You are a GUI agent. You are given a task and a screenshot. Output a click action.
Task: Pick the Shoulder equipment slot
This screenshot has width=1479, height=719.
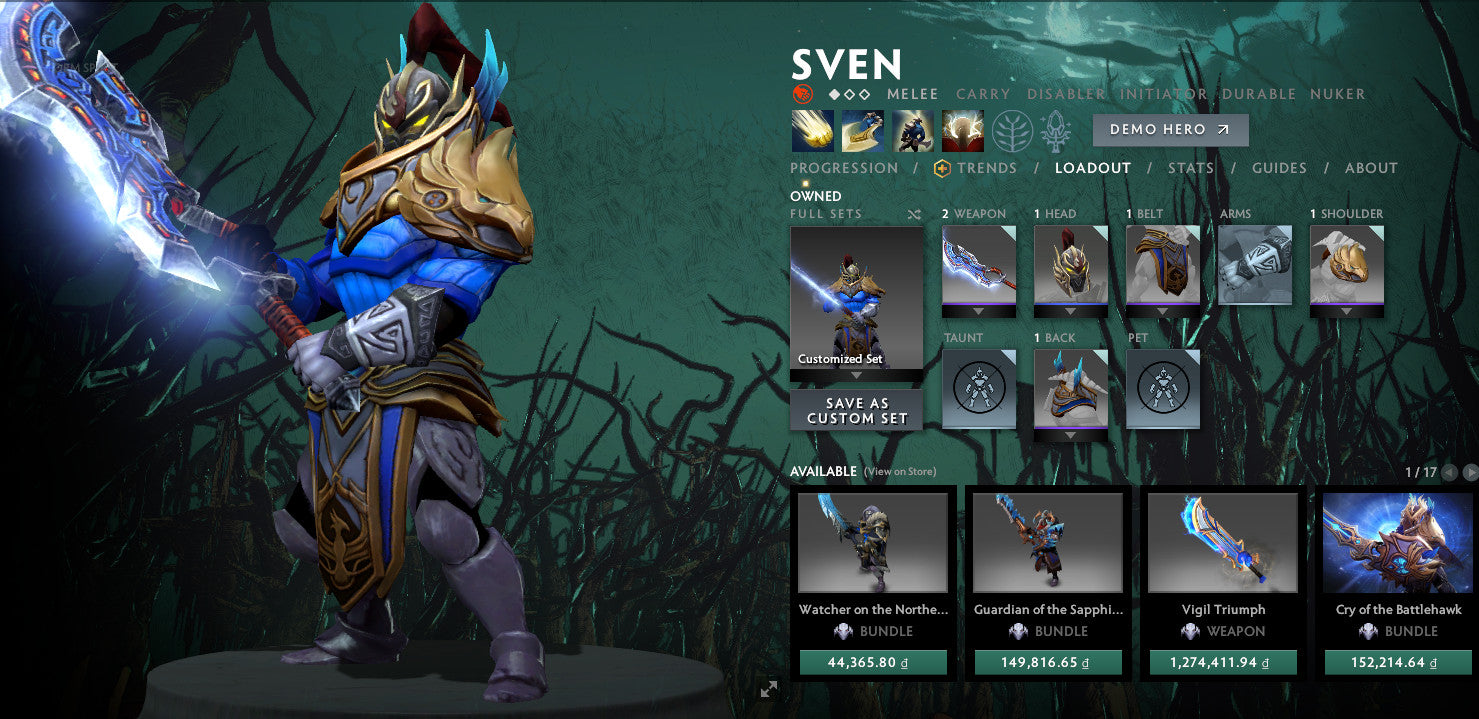tap(1347, 265)
